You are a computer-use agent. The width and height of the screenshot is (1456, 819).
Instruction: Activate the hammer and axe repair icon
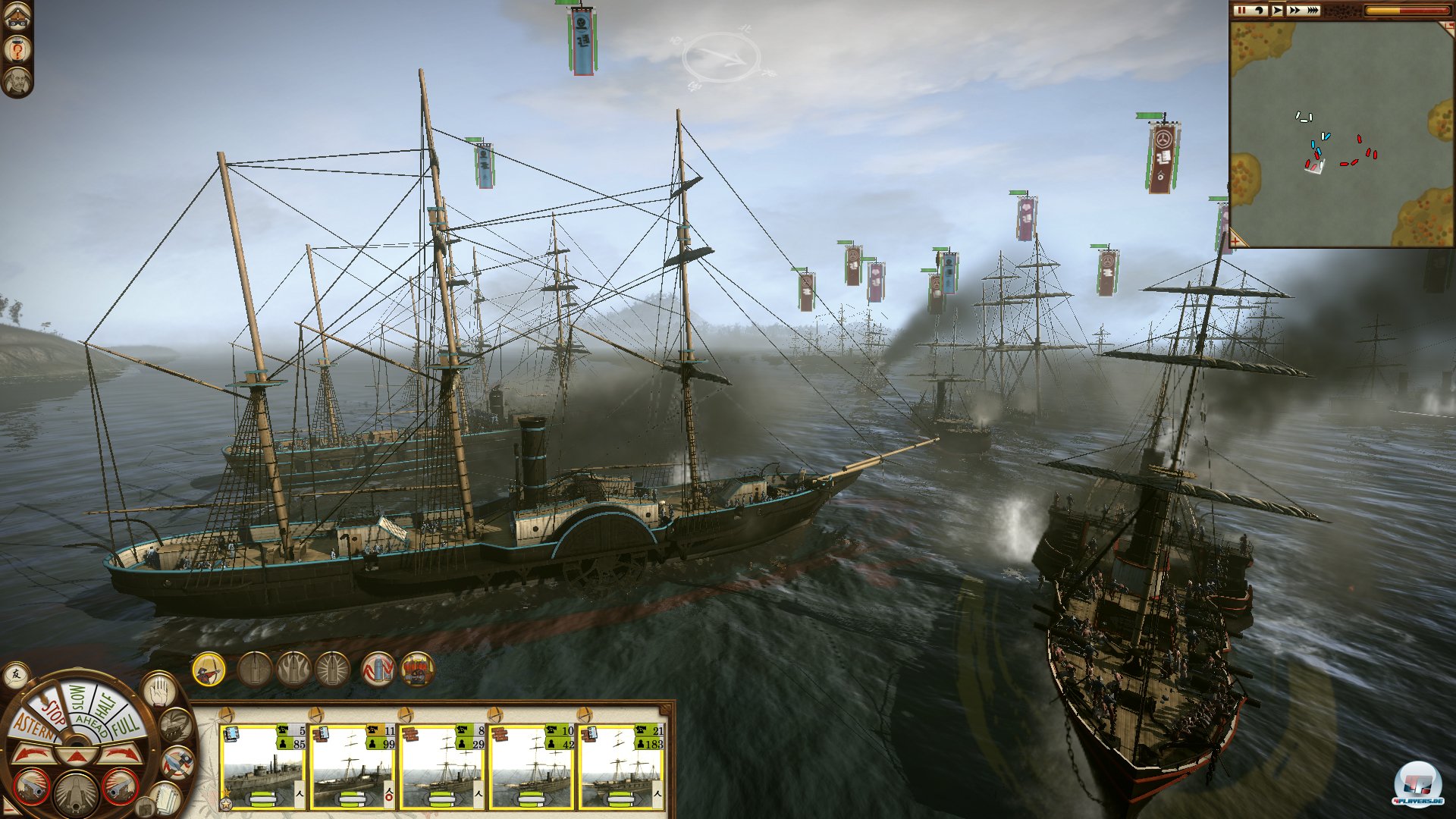pyautogui.click(x=179, y=762)
